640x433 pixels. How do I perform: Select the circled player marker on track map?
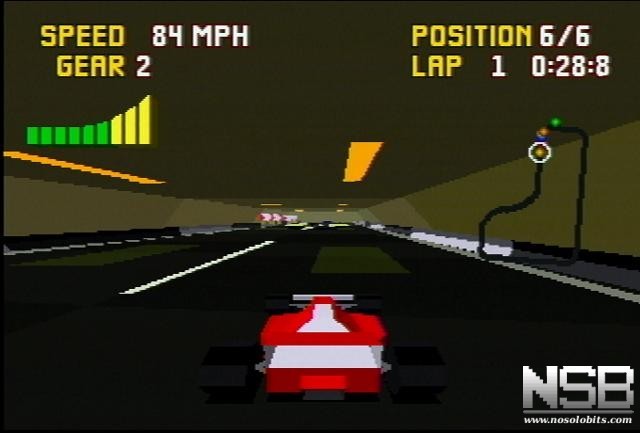[x=540, y=152]
